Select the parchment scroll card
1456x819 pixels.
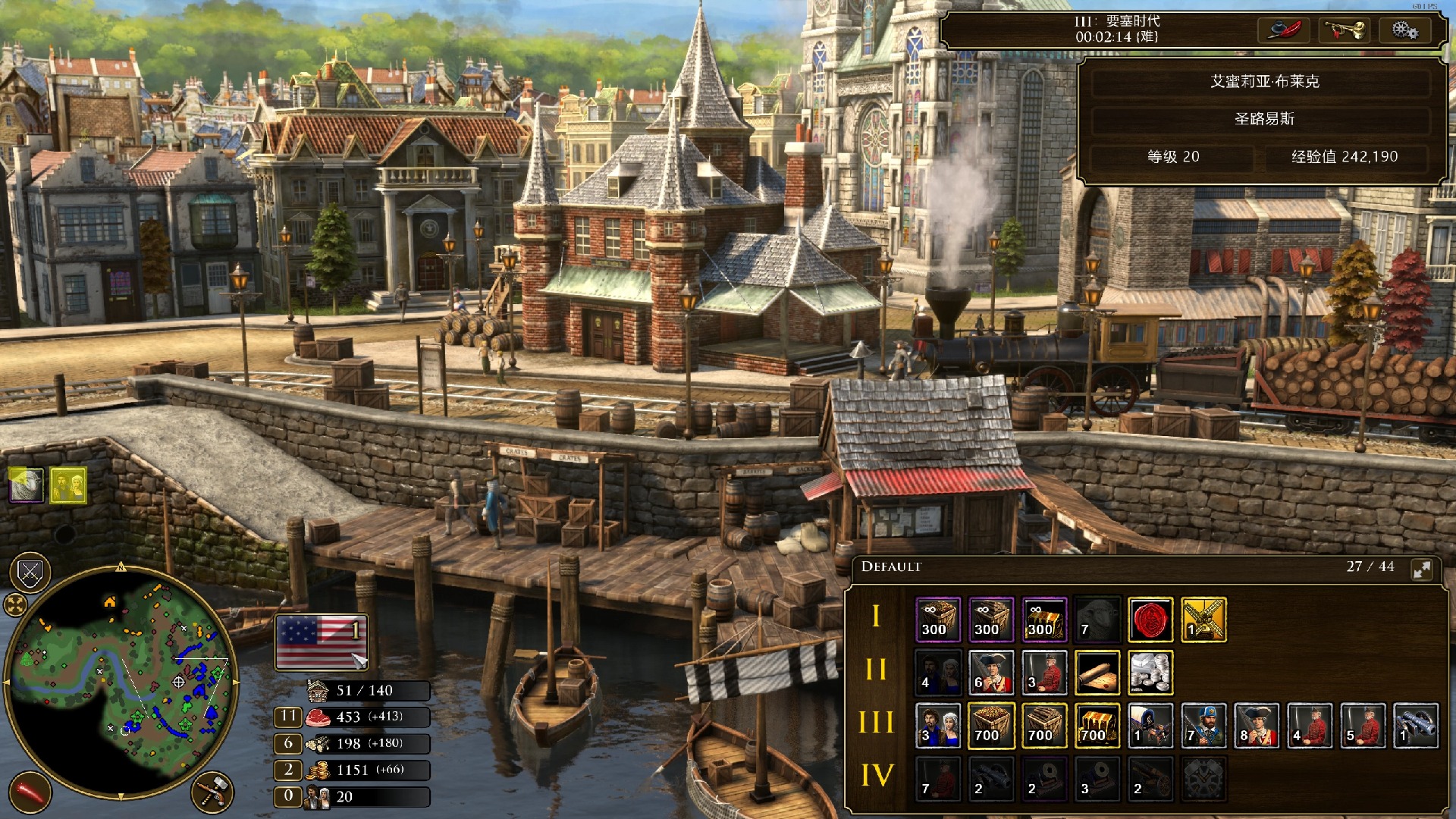pos(1097,673)
